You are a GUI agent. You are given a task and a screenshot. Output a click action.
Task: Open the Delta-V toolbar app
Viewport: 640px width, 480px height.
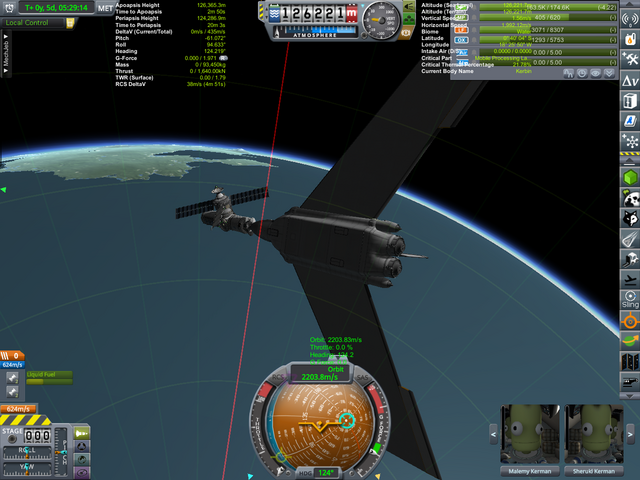click(x=630, y=79)
